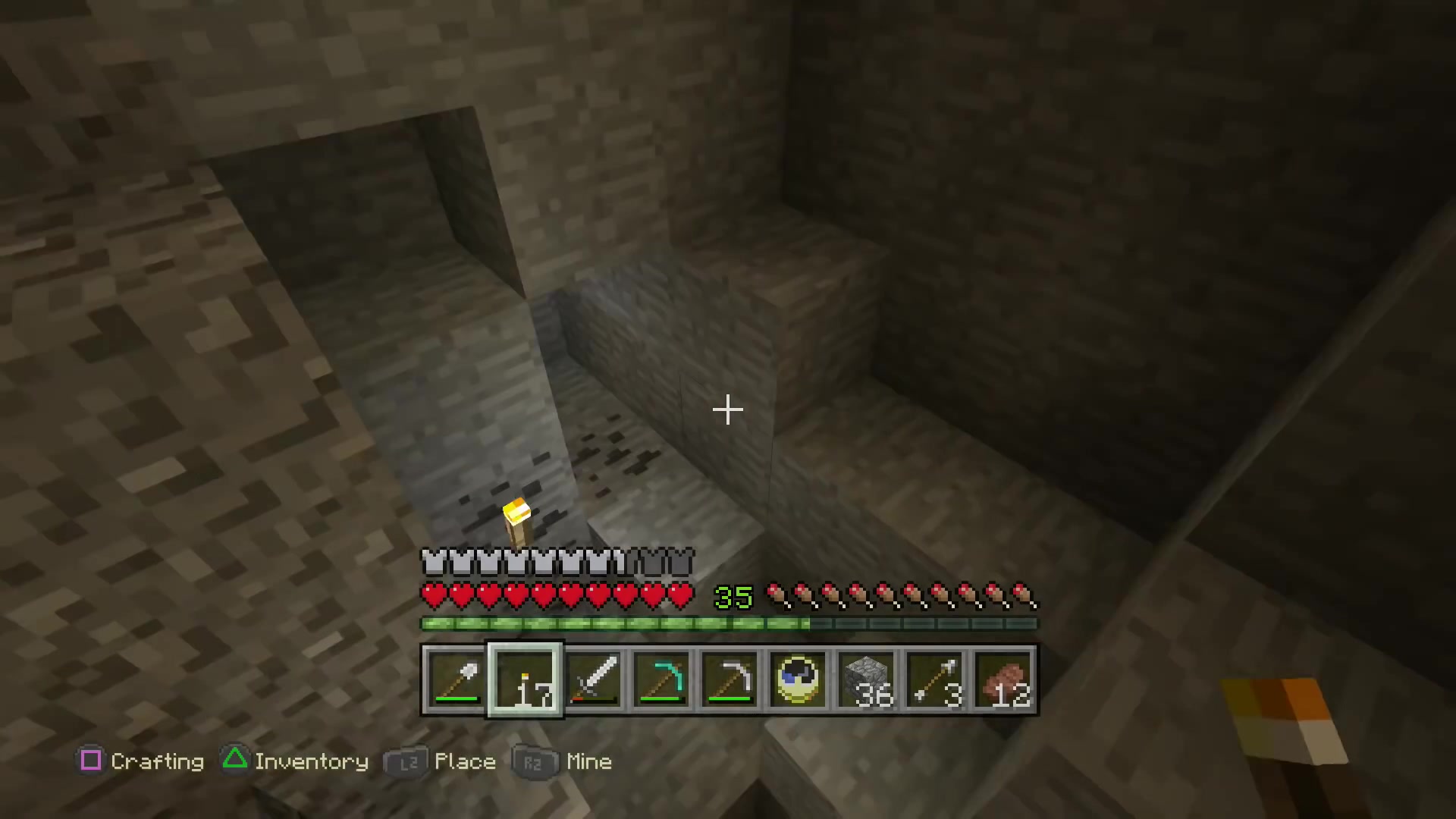Select the arrow stack hotbar slot
Viewport: 1456px width, 819px height.
pos(935,680)
